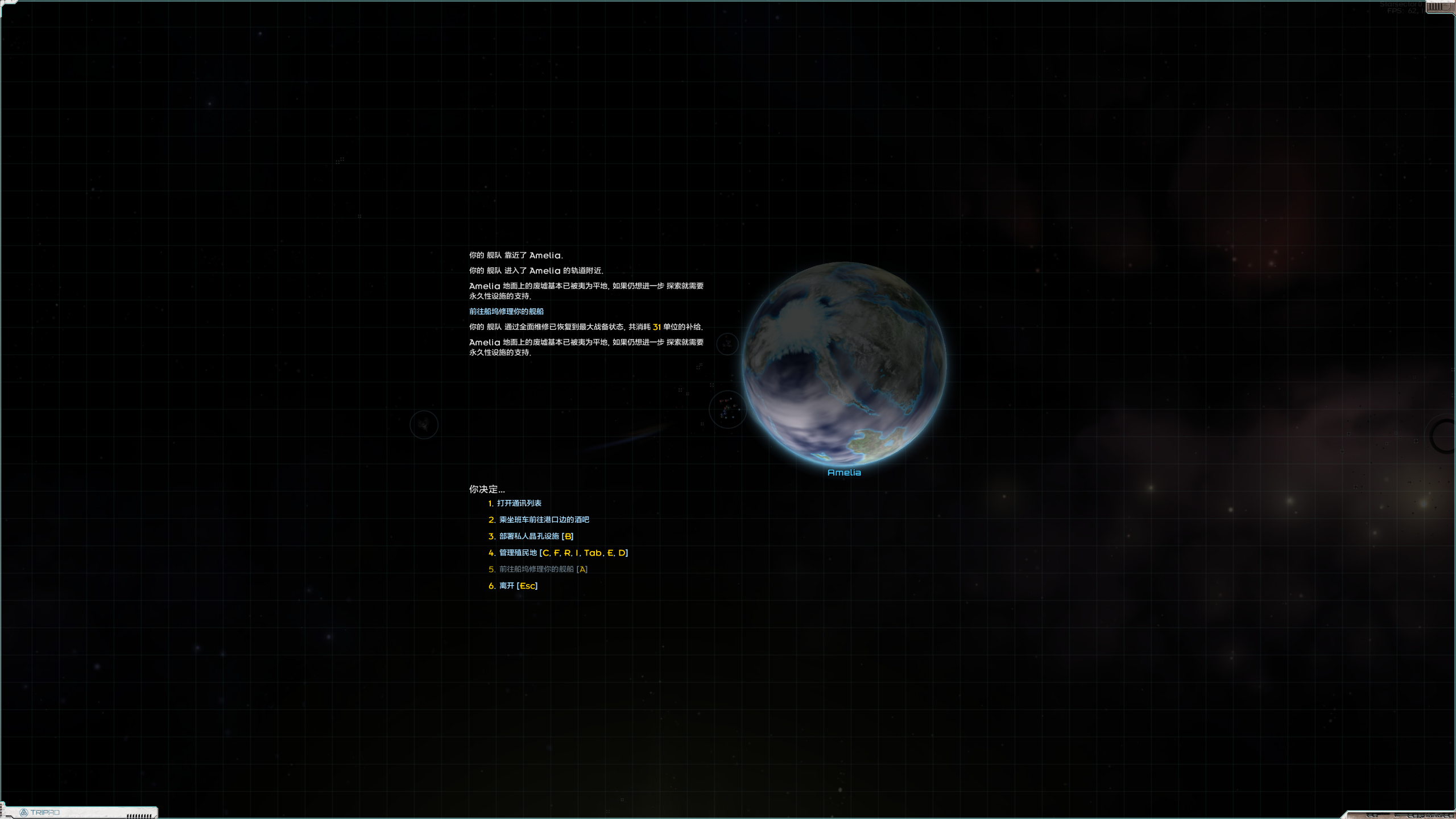Screen dimensions: 1456x819
Task: Open the comm directory via option 1
Action: point(519,503)
